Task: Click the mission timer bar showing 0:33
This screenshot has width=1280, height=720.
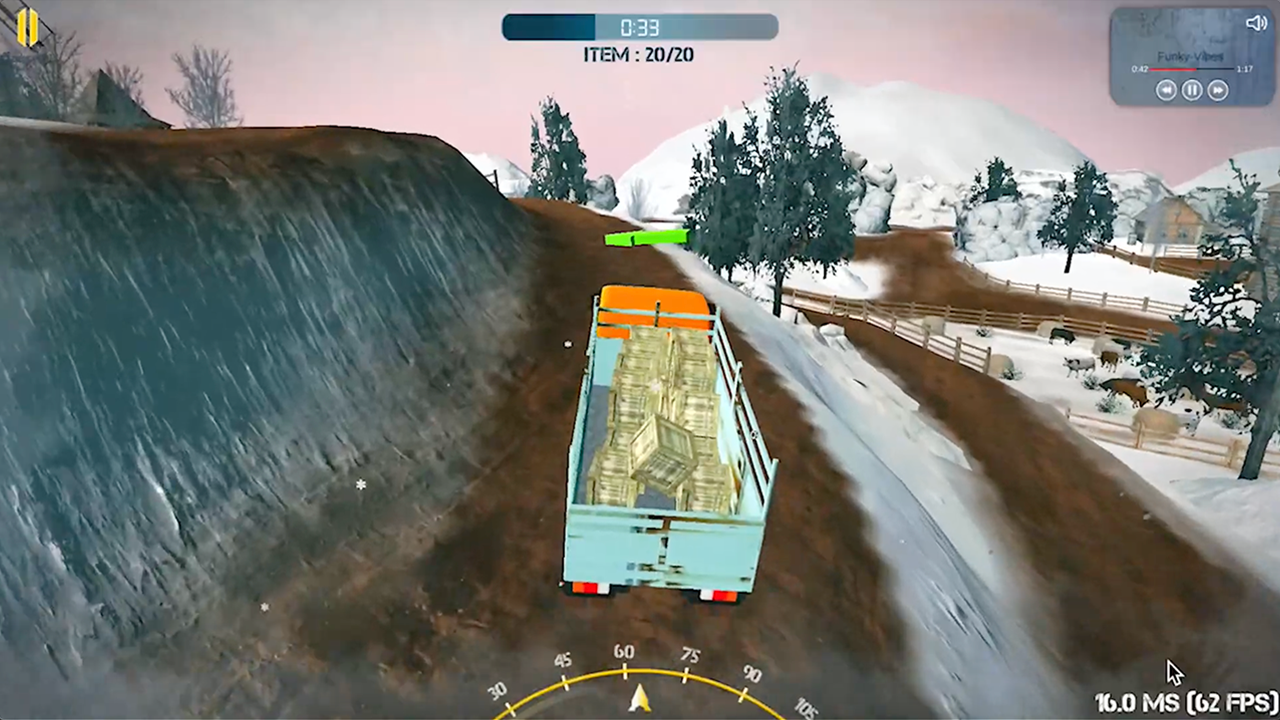Action: tap(640, 28)
